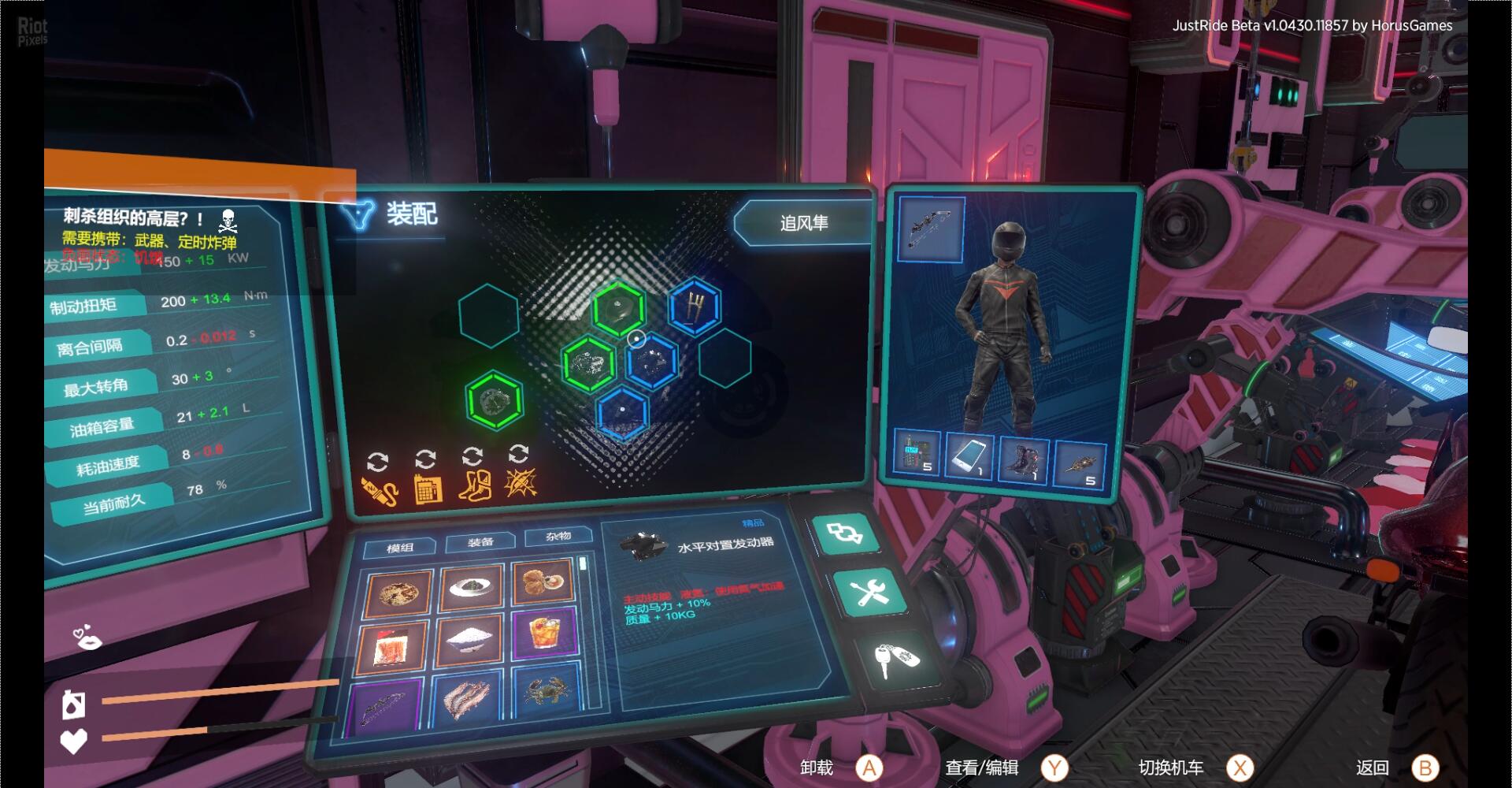Select the boots skill icon
This screenshot has width=1512, height=788.
tap(474, 486)
